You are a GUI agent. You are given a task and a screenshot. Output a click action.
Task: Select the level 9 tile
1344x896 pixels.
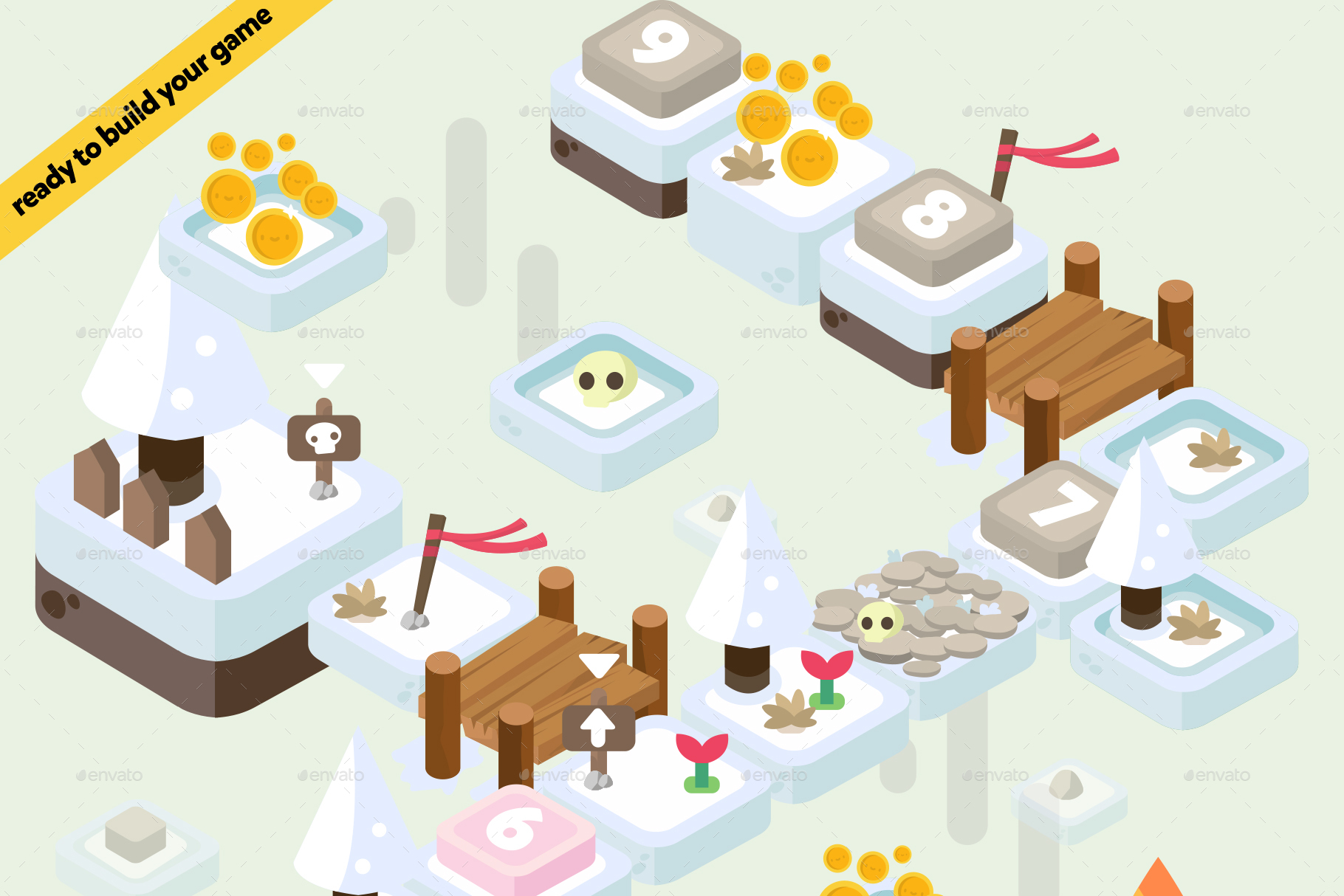[661, 49]
